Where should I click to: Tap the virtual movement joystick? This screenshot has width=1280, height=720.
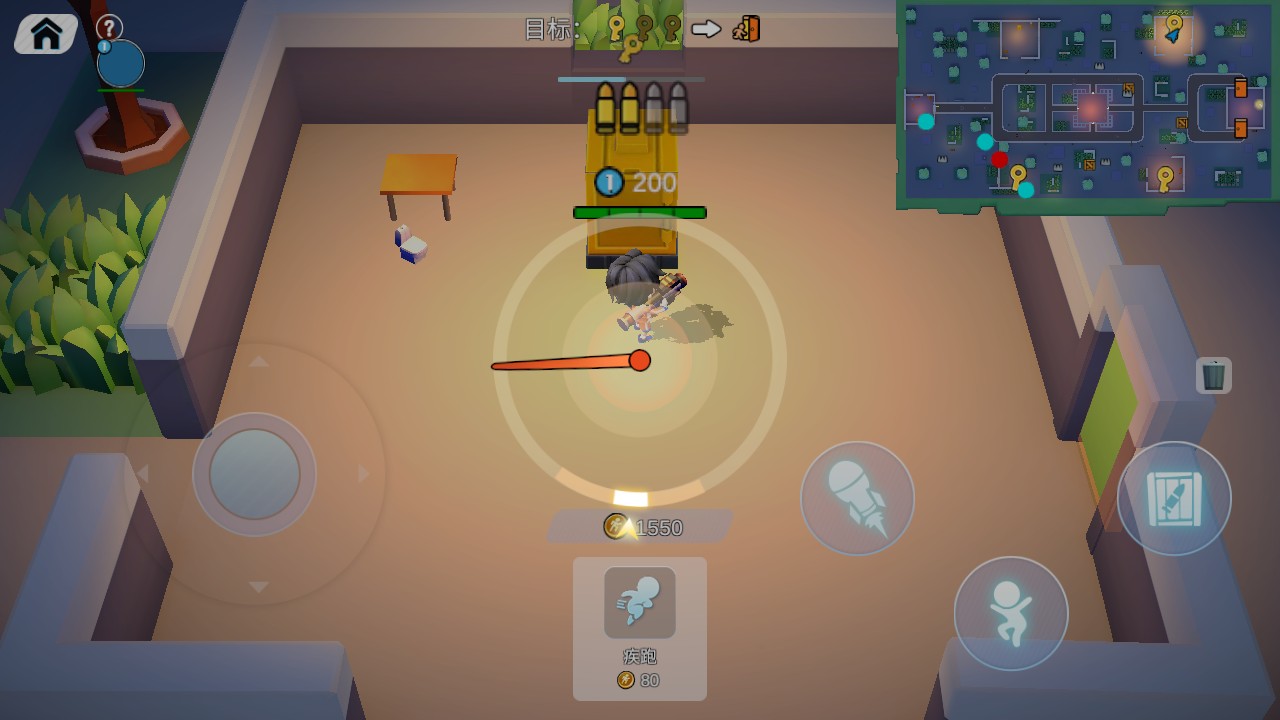(x=254, y=474)
